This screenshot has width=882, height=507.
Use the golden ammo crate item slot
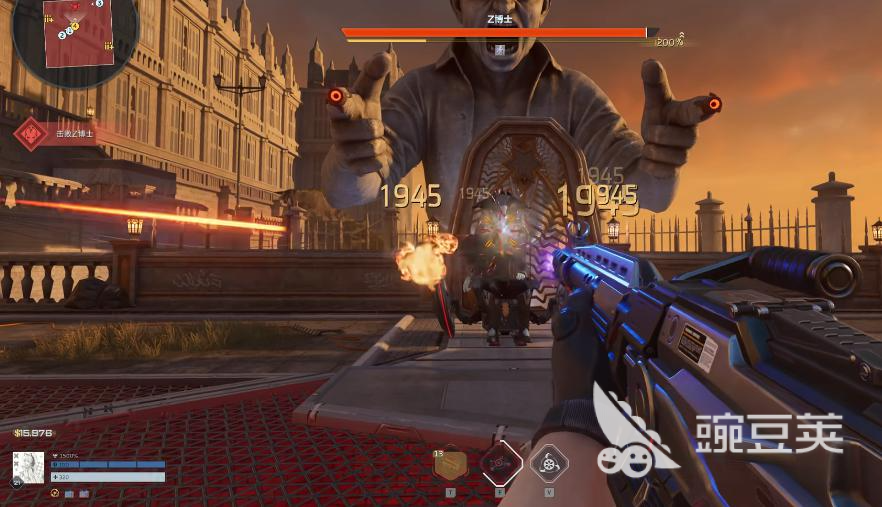coord(450,464)
